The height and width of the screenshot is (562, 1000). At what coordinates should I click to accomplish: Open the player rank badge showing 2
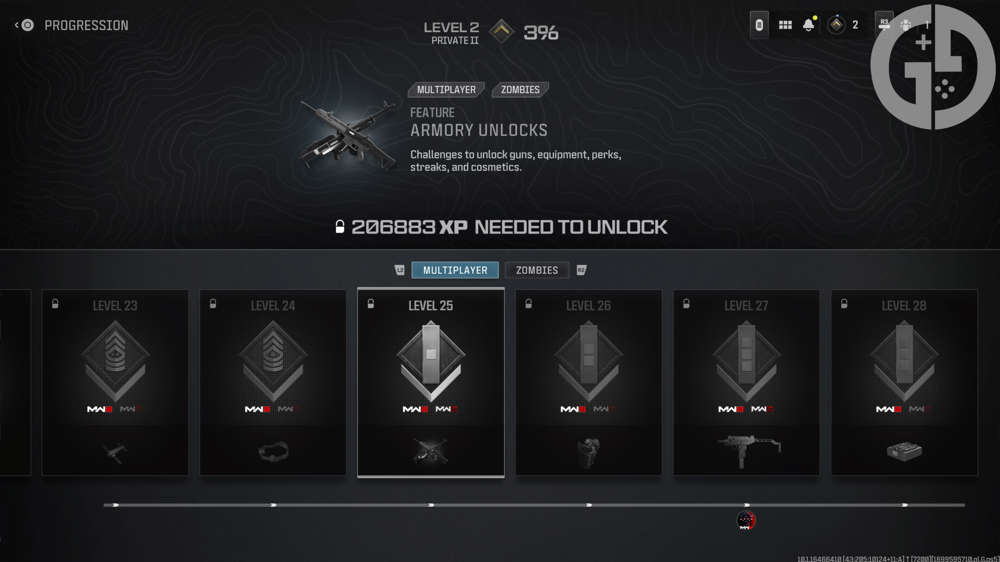tap(842, 25)
